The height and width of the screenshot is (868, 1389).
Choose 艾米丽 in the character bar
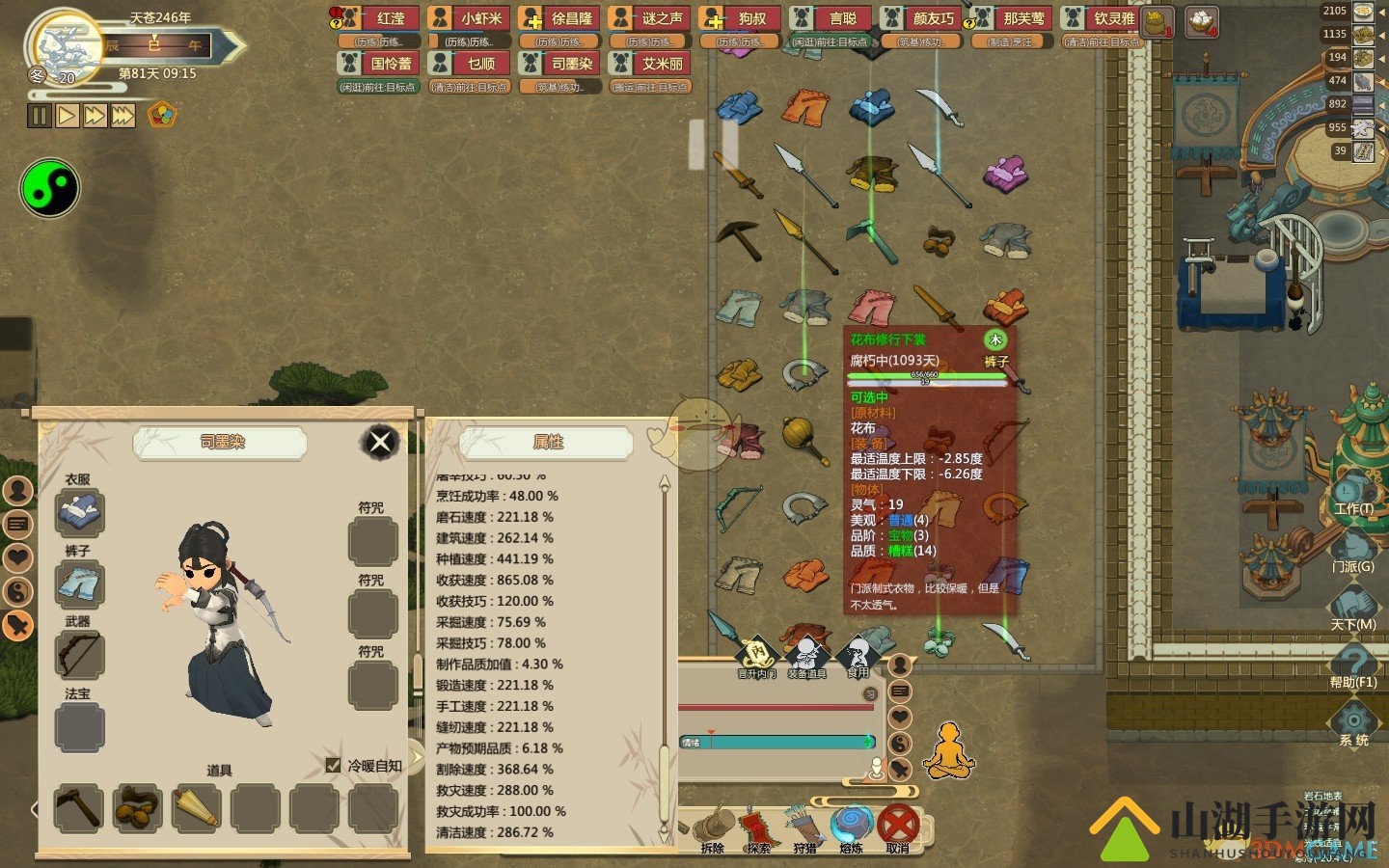(651, 64)
